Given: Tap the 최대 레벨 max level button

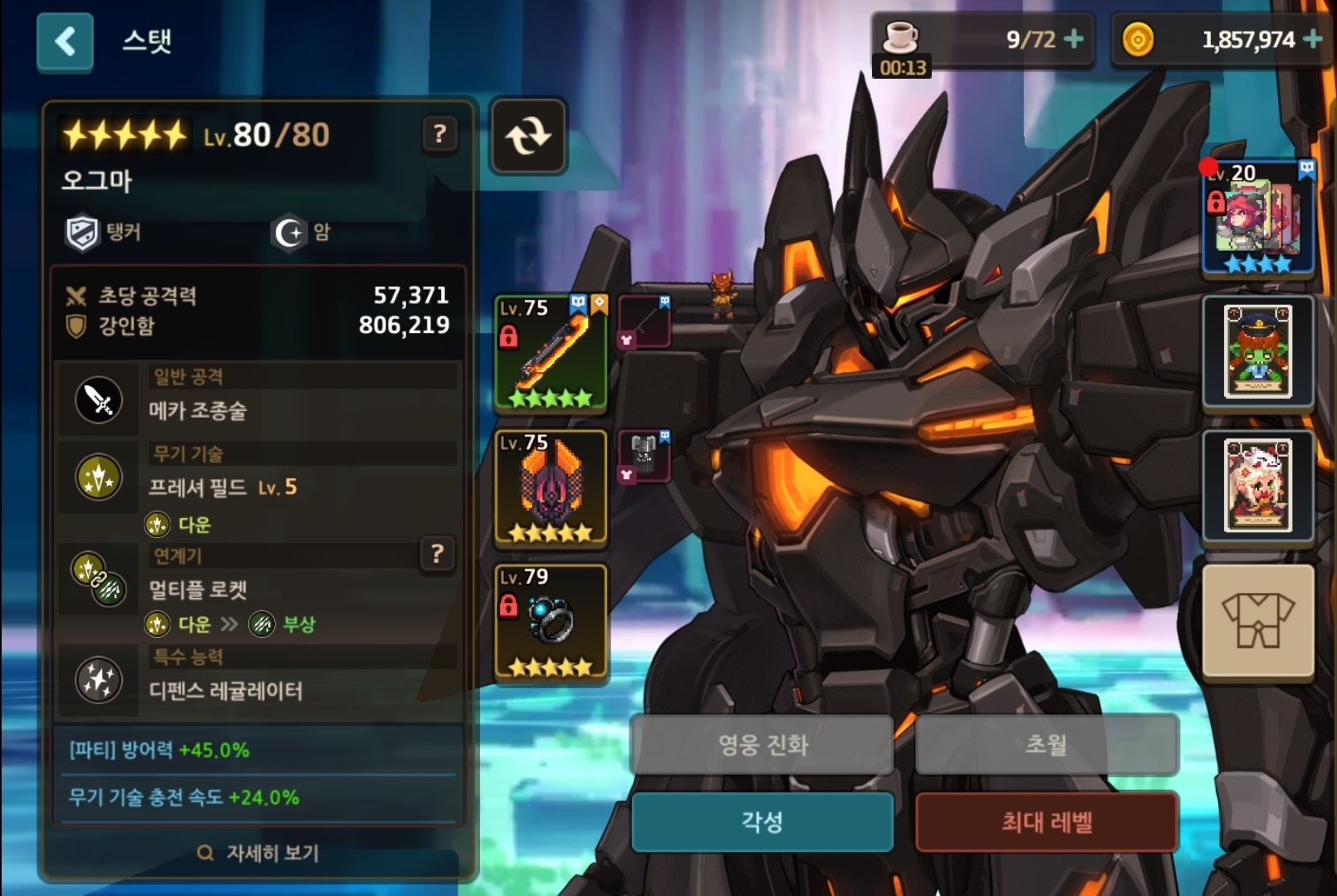Looking at the screenshot, I should coord(1046,822).
